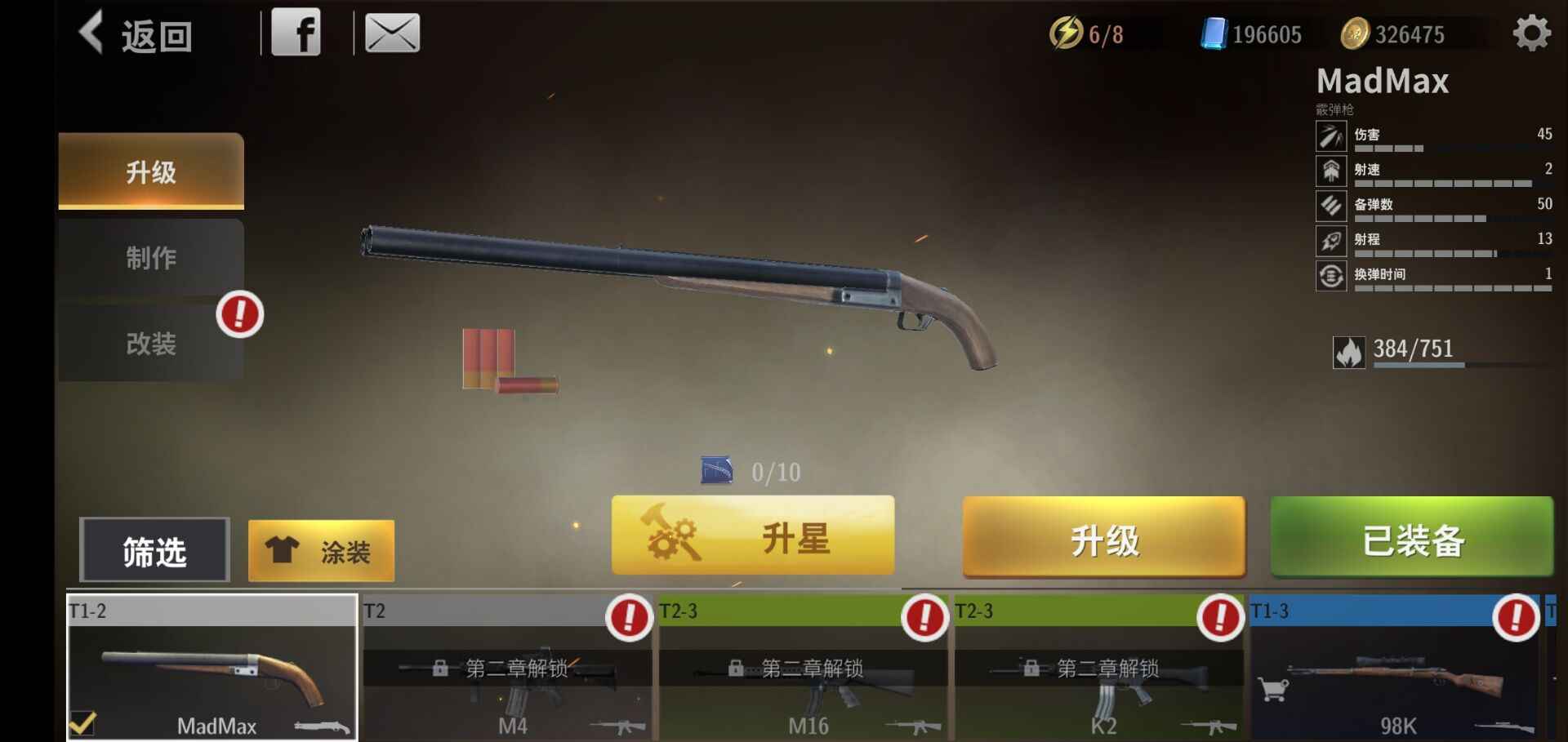
Task: Switch to the 制作 tab
Action: [x=150, y=257]
